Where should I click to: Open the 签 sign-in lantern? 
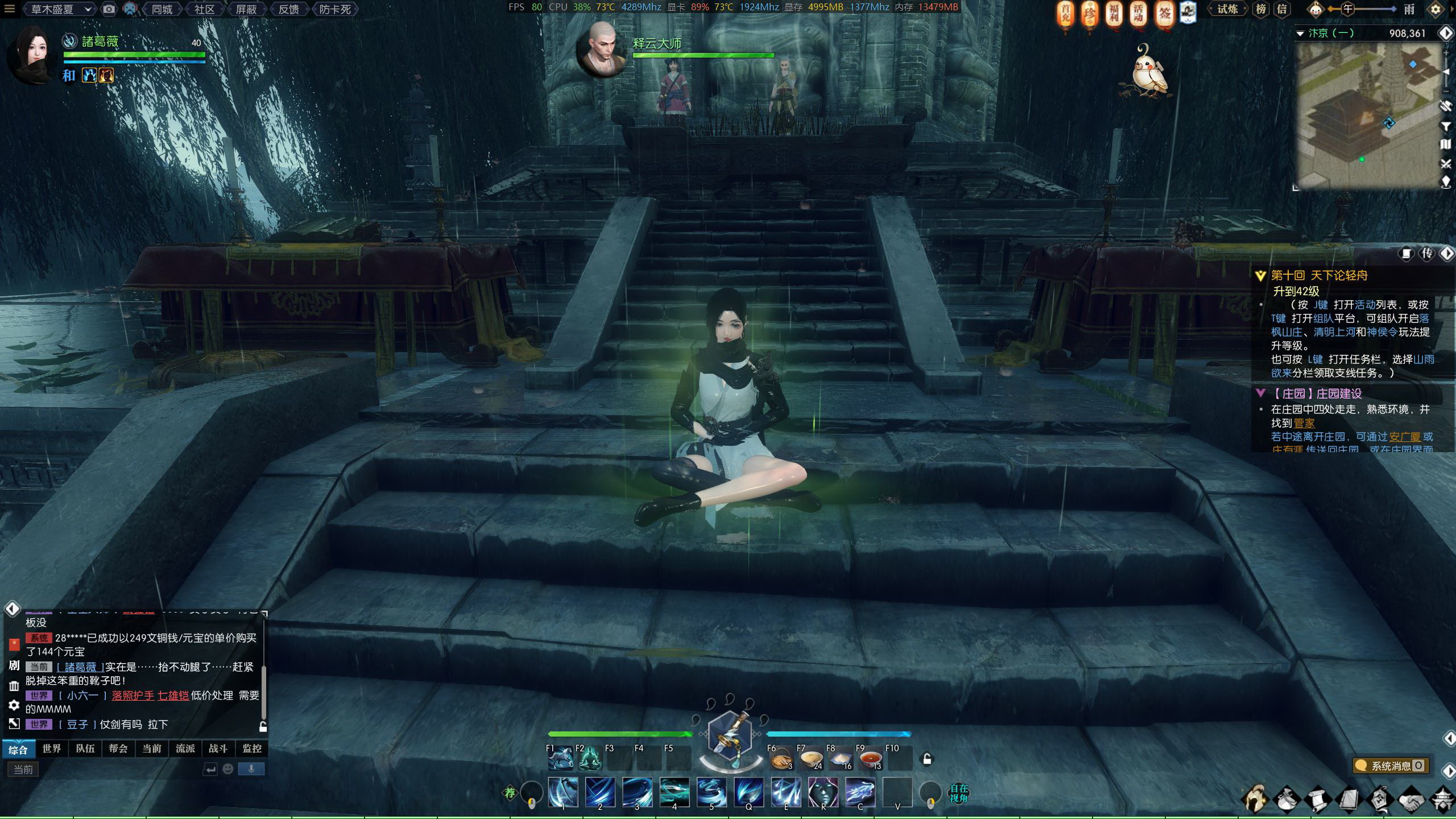click(1164, 14)
